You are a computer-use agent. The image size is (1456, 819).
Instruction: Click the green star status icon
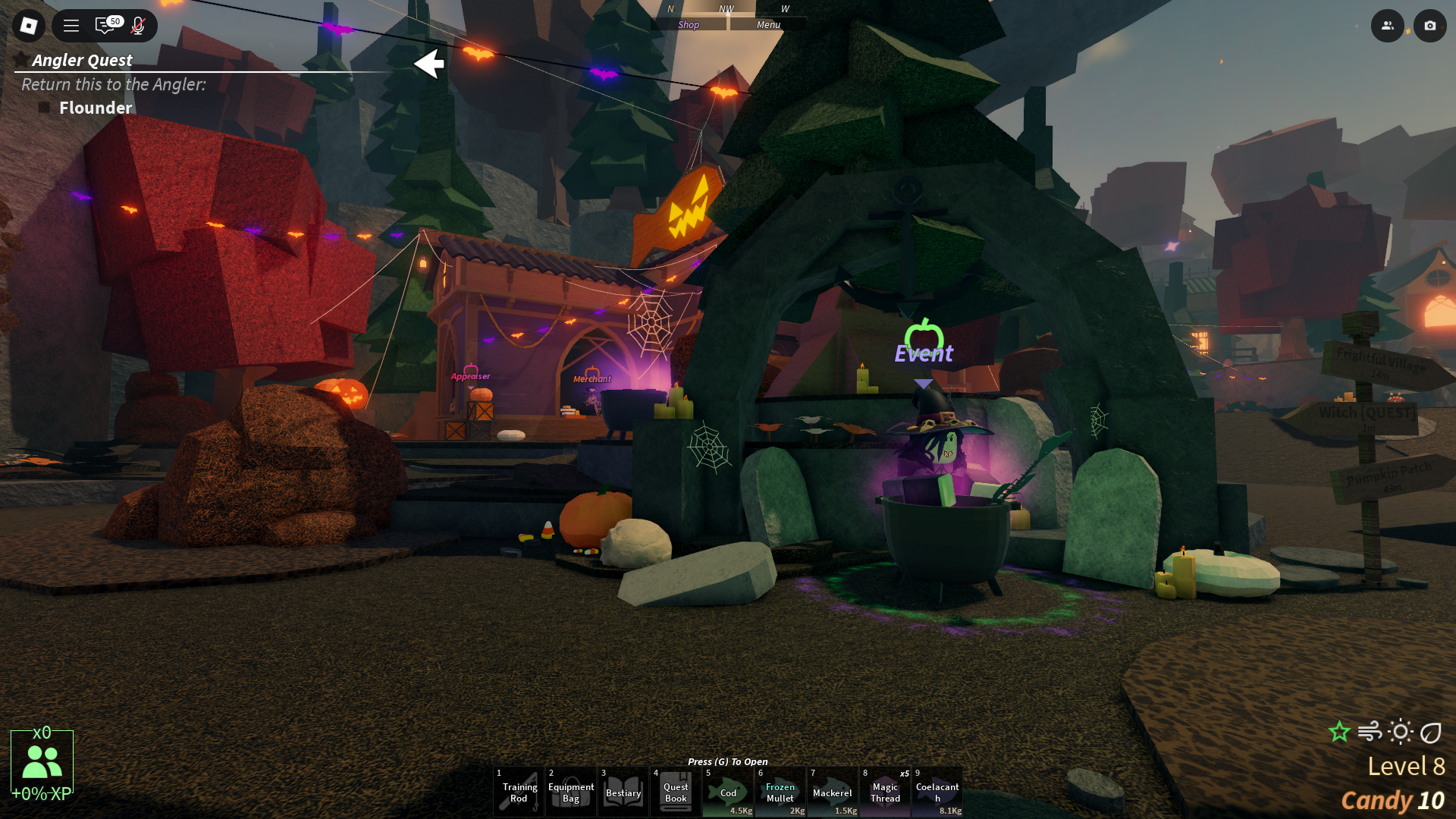click(1339, 732)
